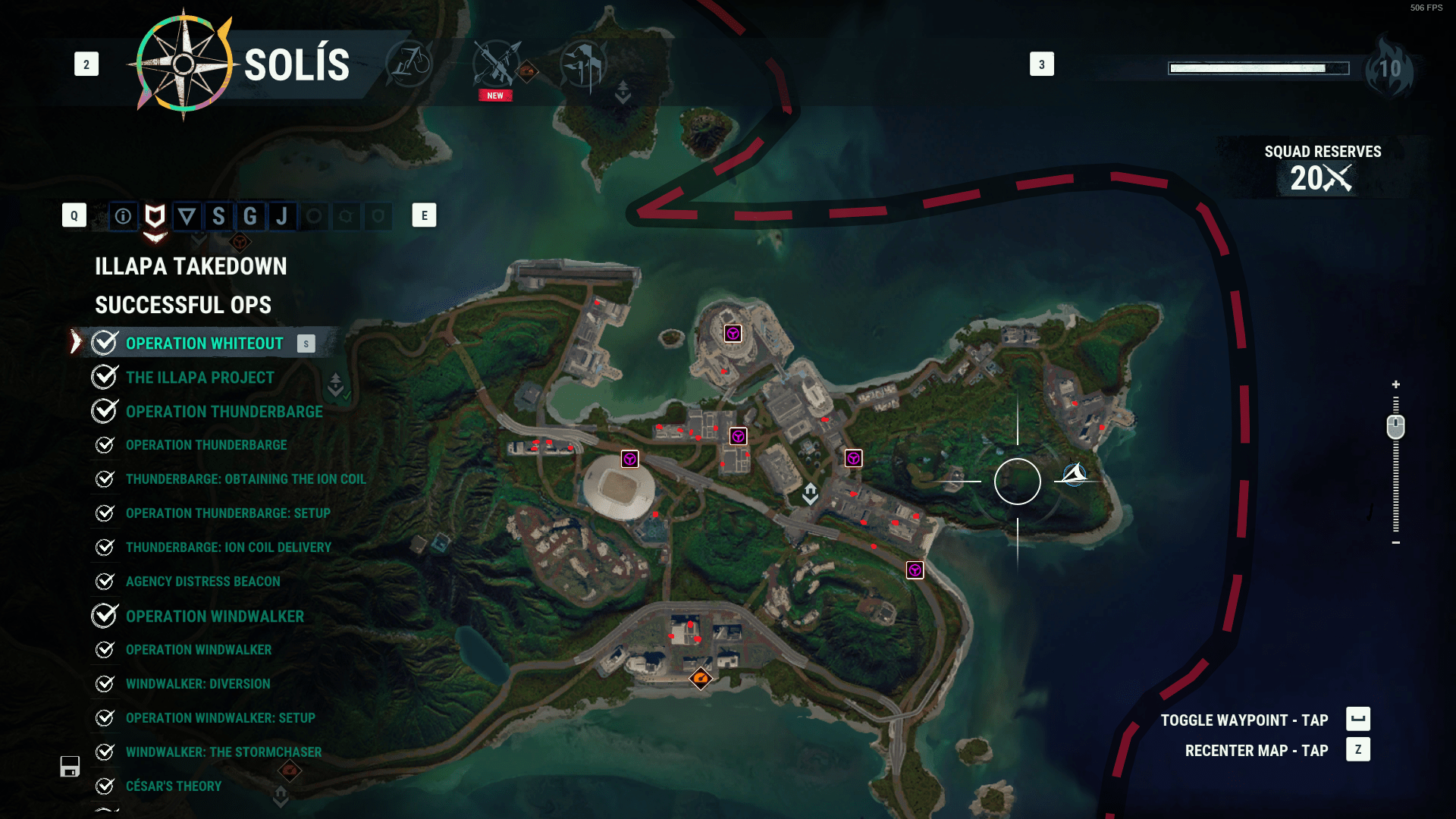Pick the Agency Distress Beacon mission
The image size is (1456, 819).
click(203, 582)
